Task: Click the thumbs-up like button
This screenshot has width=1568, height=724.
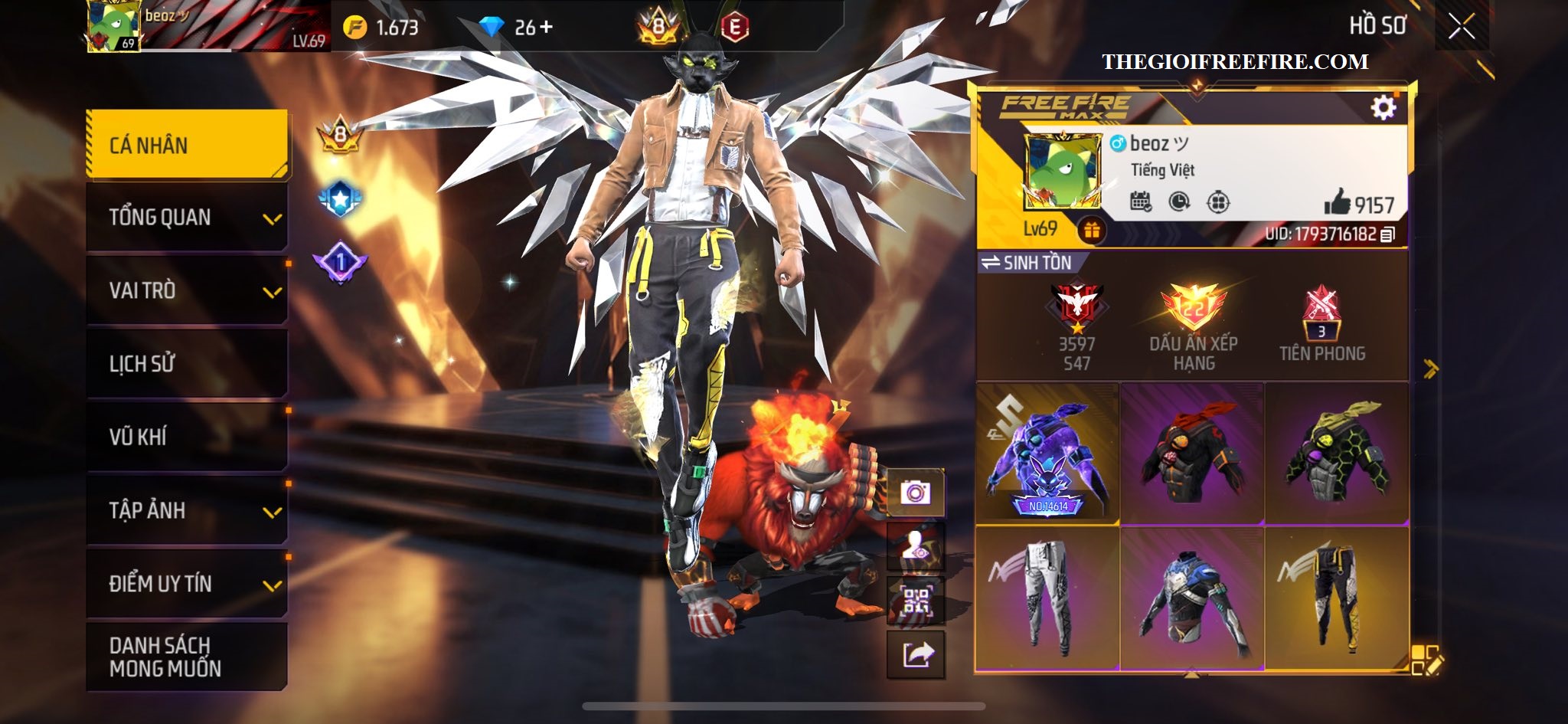Action: pos(1338,204)
